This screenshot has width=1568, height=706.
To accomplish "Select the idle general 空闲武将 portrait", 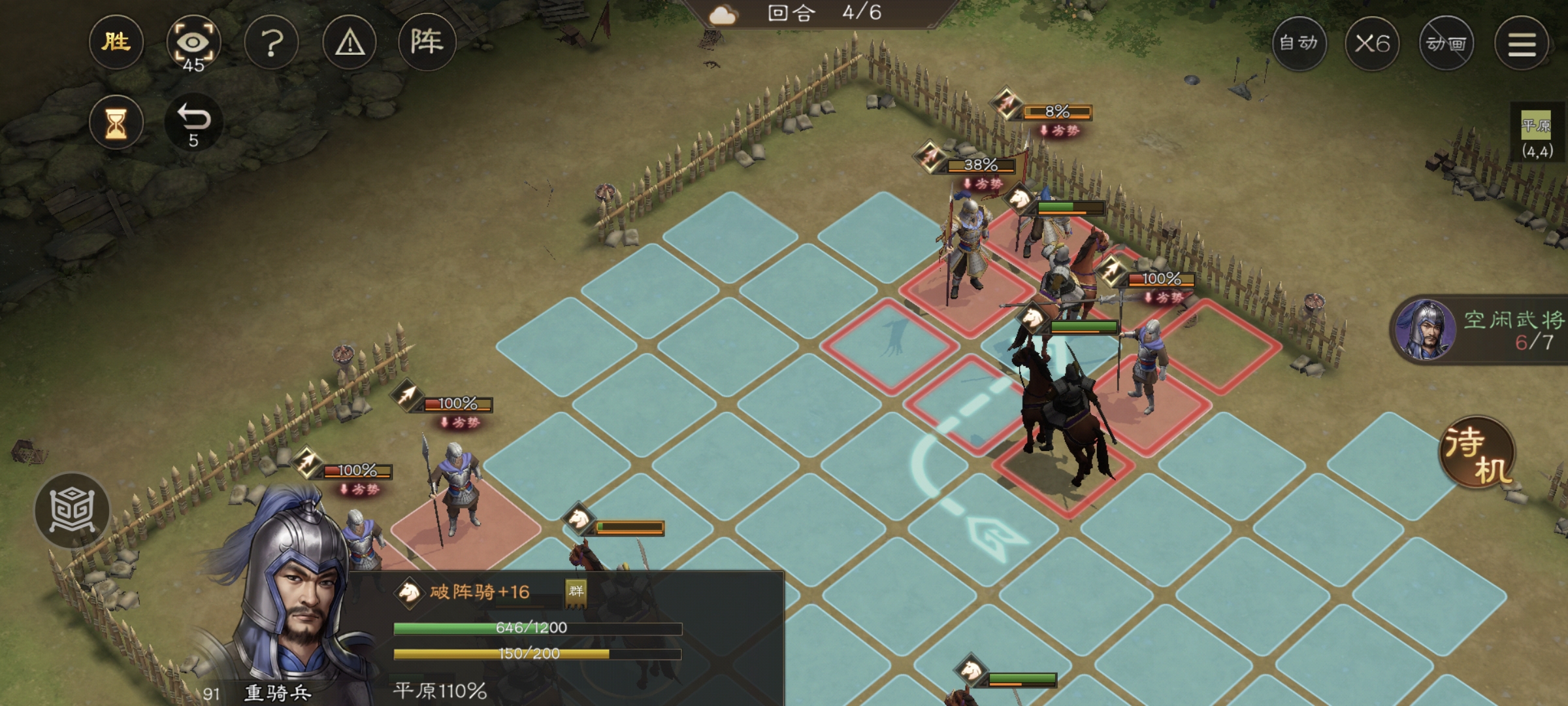I will [x=1425, y=329].
